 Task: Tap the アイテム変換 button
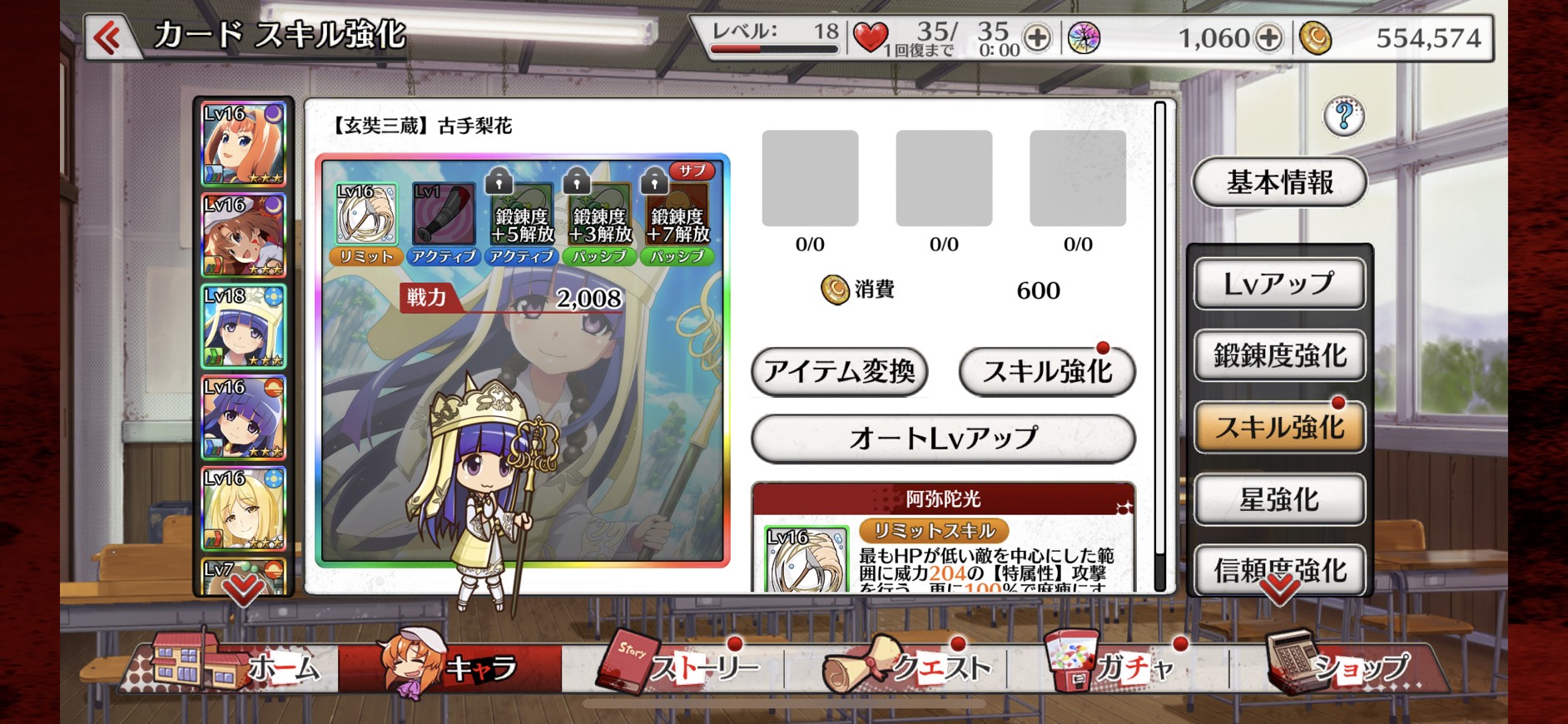[x=839, y=371]
